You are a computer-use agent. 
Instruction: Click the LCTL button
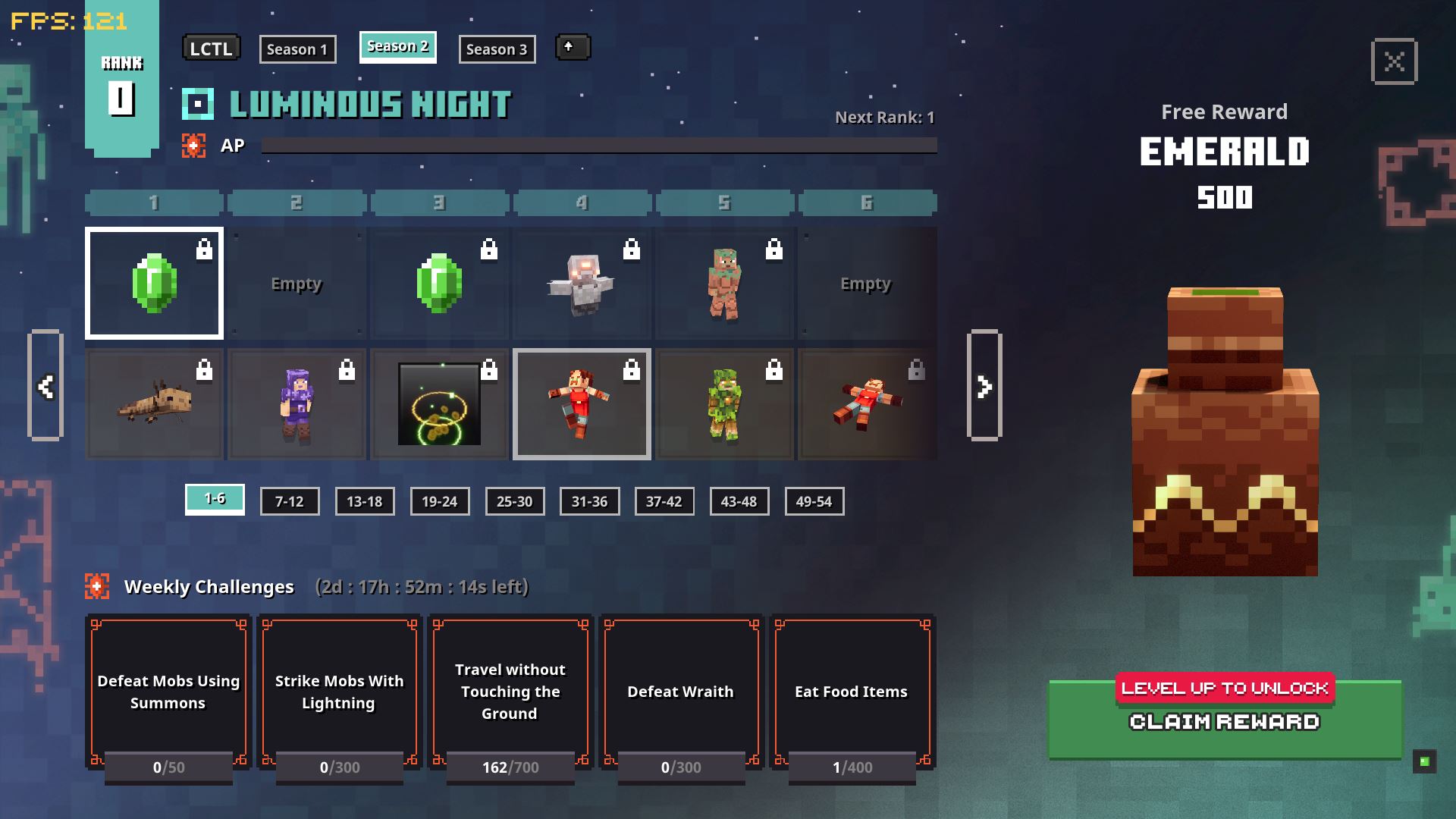coord(212,48)
